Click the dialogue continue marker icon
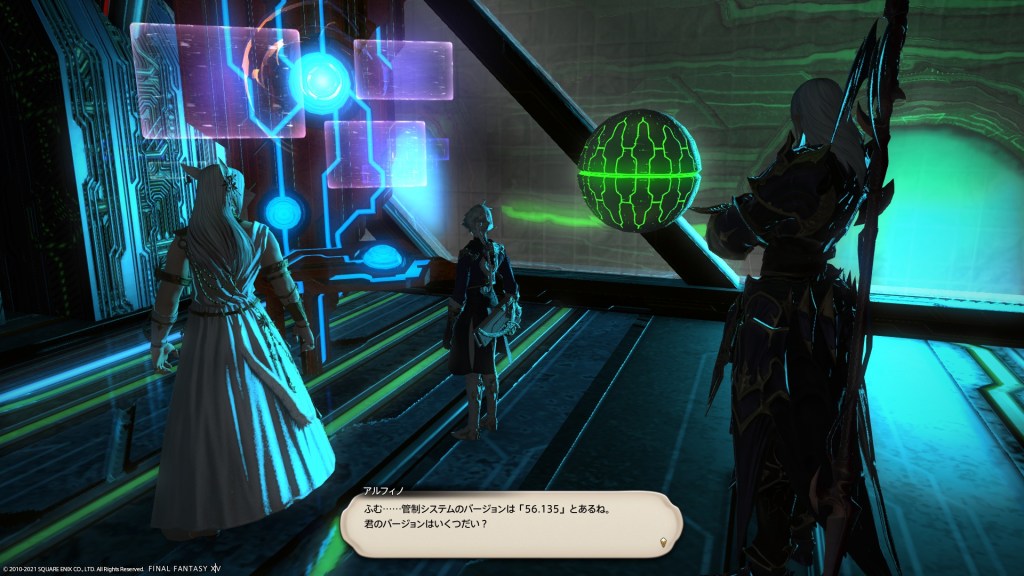The width and height of the screenshot is (1024, 576). (664, 542)
